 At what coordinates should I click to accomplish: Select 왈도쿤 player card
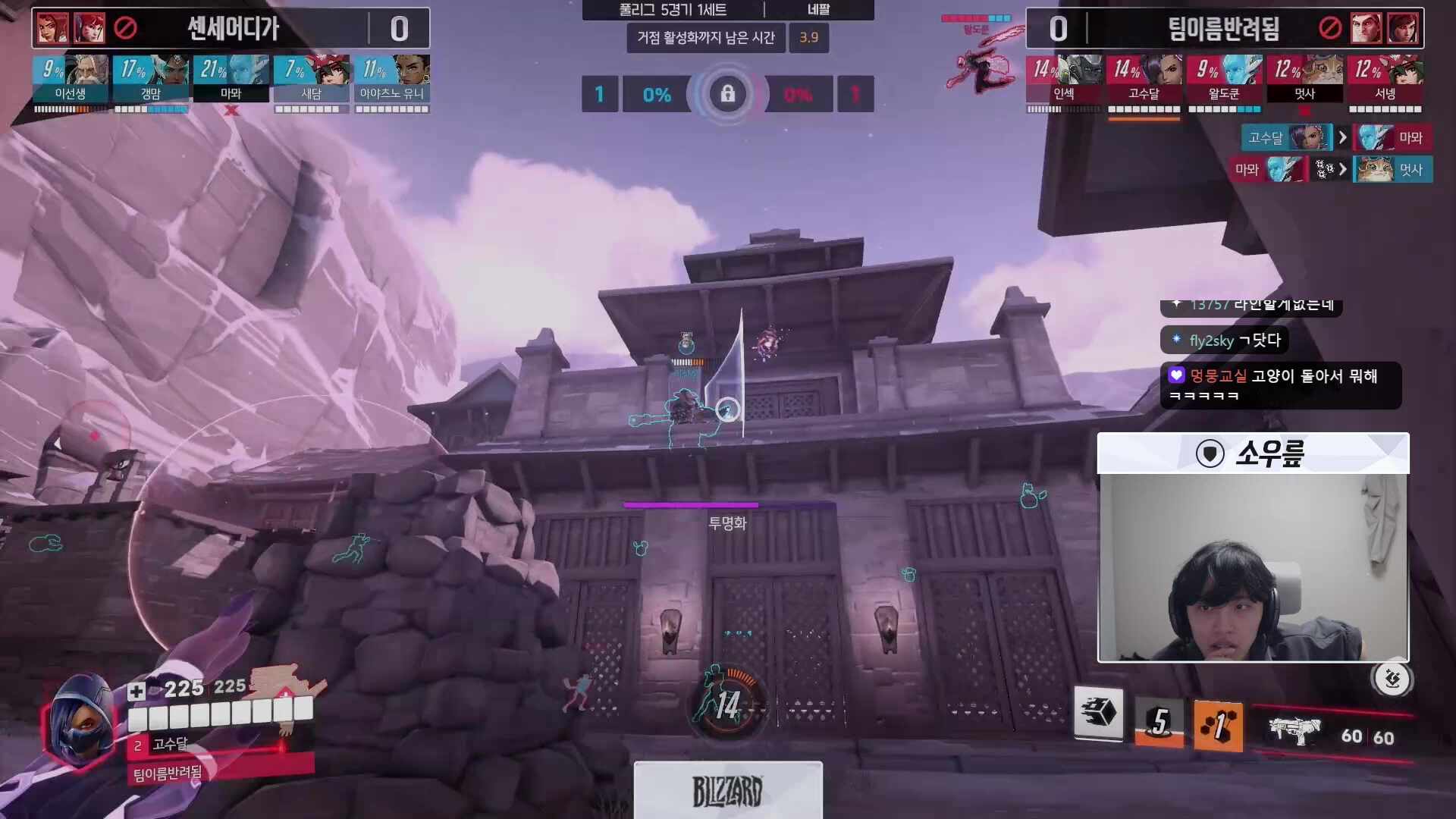tap(1225, 79)
